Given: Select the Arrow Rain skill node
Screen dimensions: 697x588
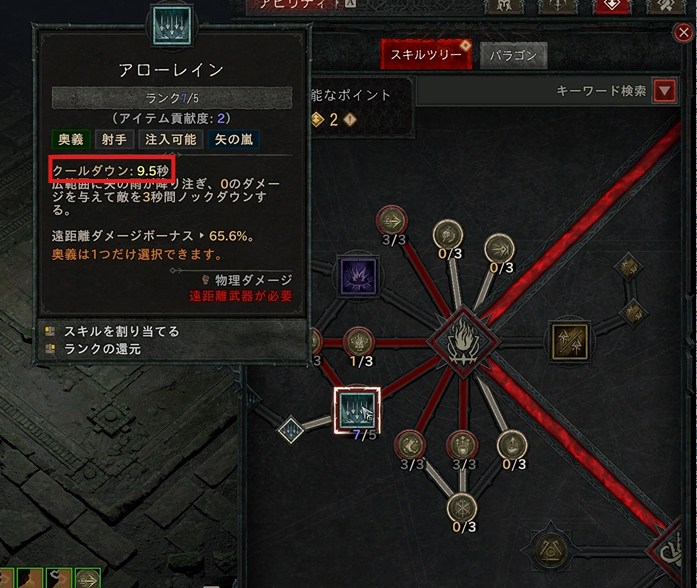Looking at the screenshot, I should tap(352, 409).
